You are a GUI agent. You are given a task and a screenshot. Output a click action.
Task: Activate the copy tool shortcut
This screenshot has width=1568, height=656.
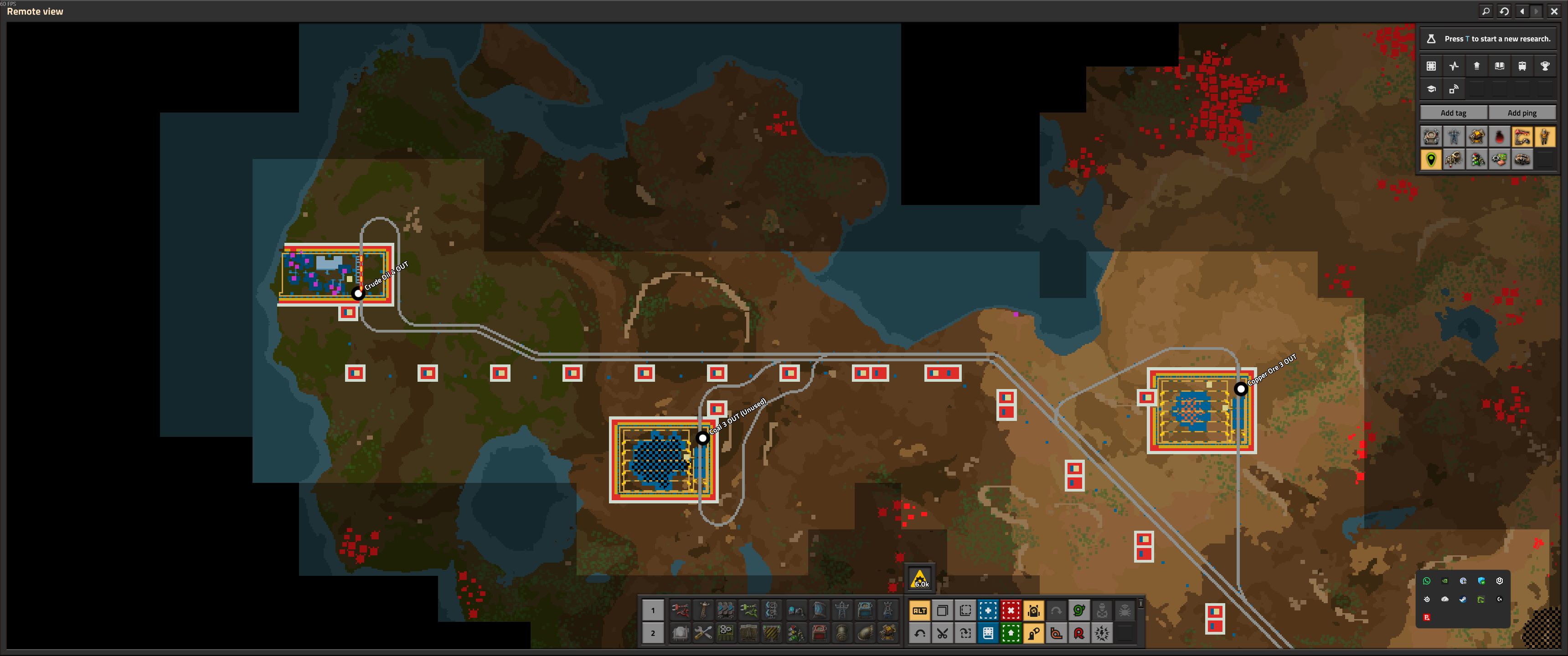tap(943, 610)
